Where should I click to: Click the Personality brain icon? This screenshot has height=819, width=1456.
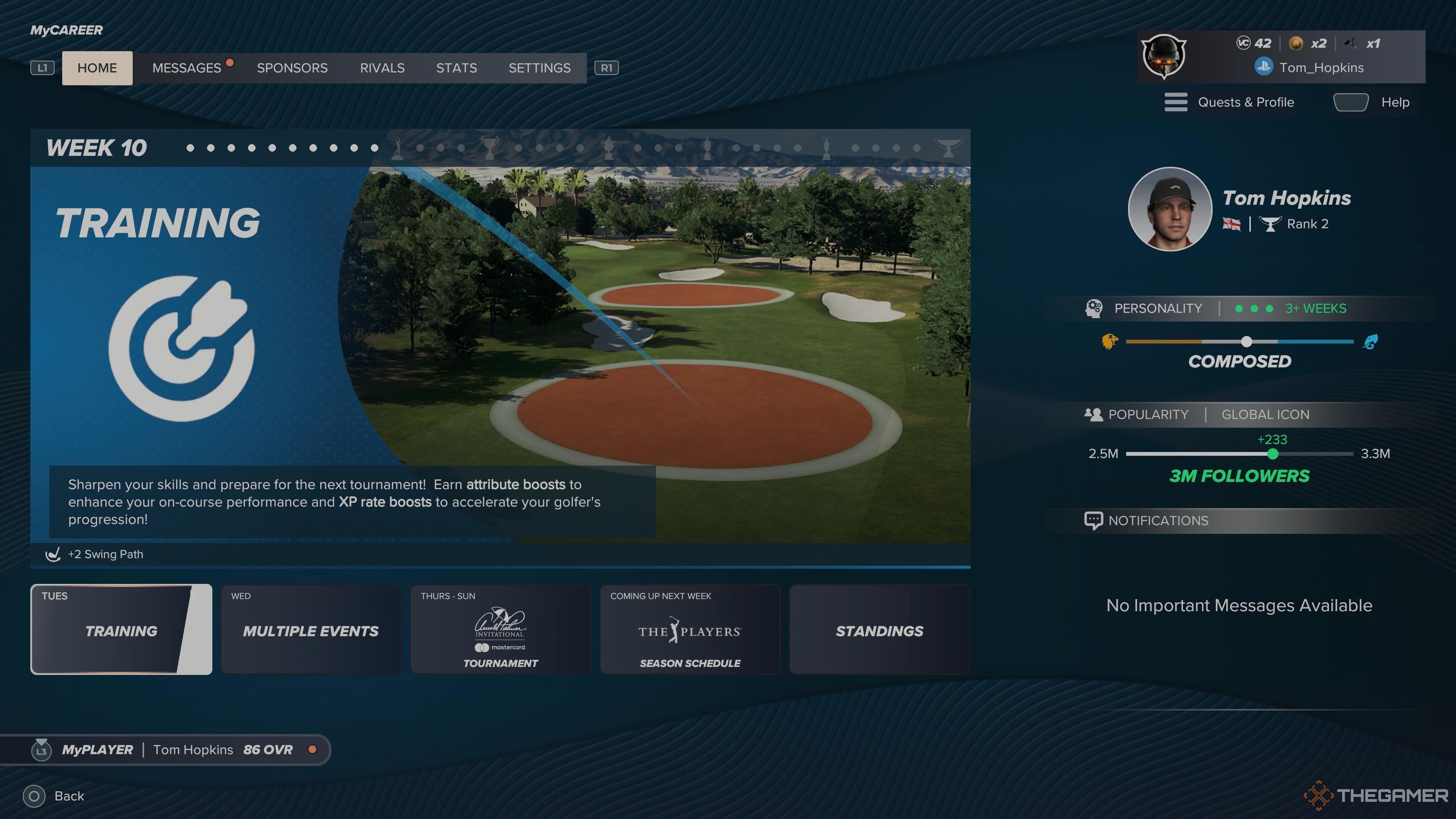pos(1095,309)
